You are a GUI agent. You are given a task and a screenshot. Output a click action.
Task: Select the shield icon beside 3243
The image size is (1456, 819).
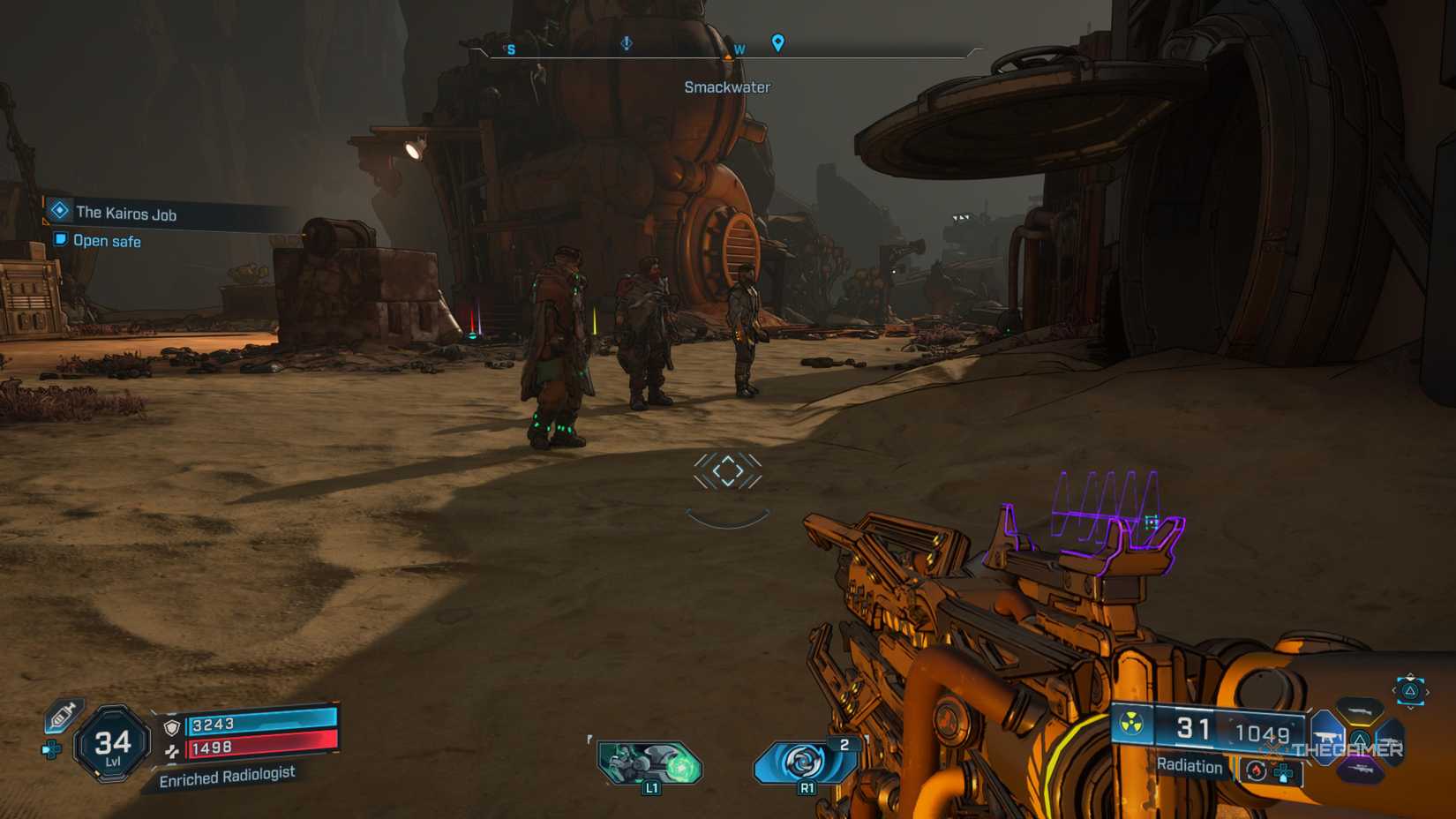[172, 727]
